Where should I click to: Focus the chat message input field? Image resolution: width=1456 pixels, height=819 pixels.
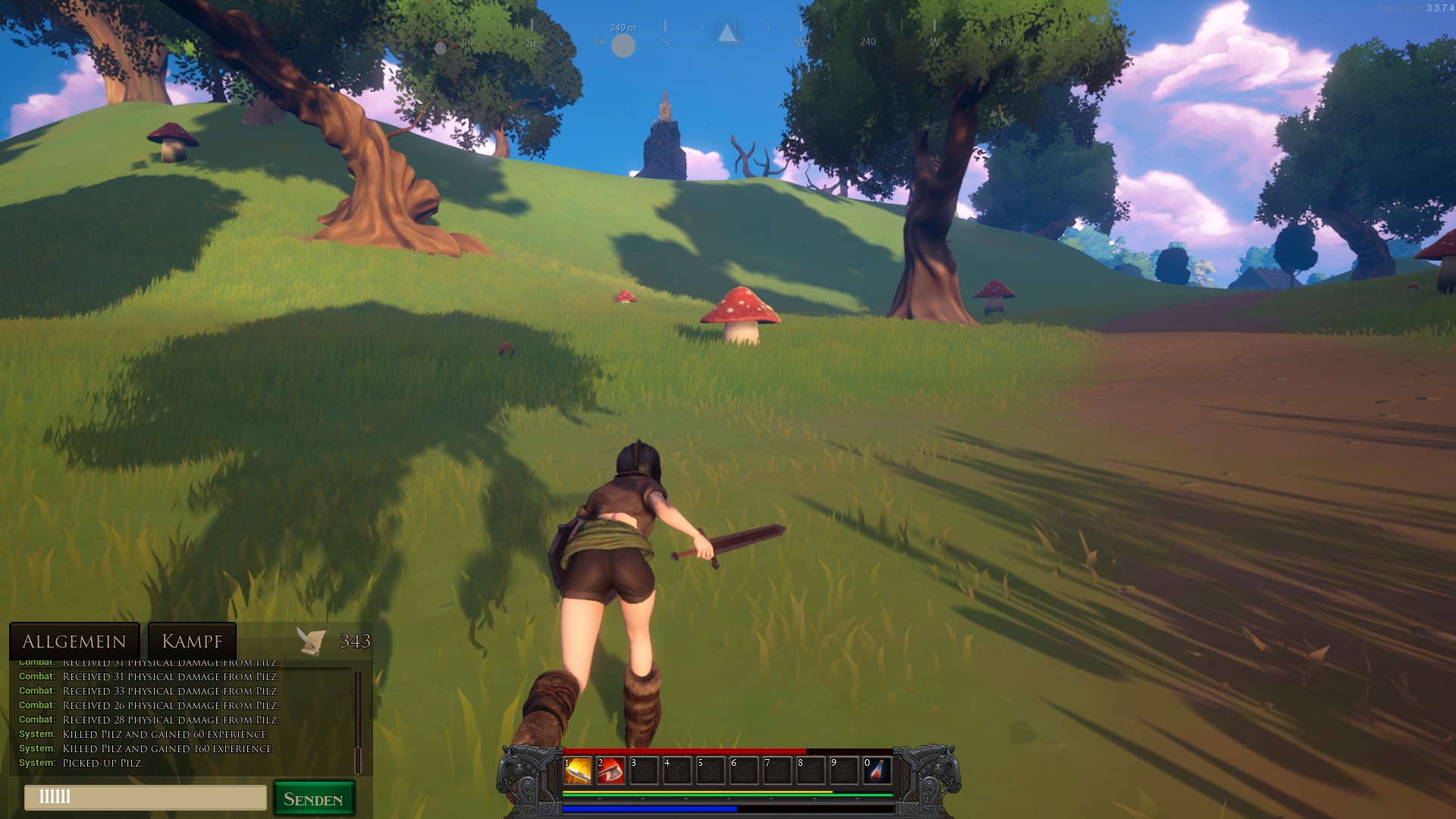pyautogui.click(x=146, y=797)
